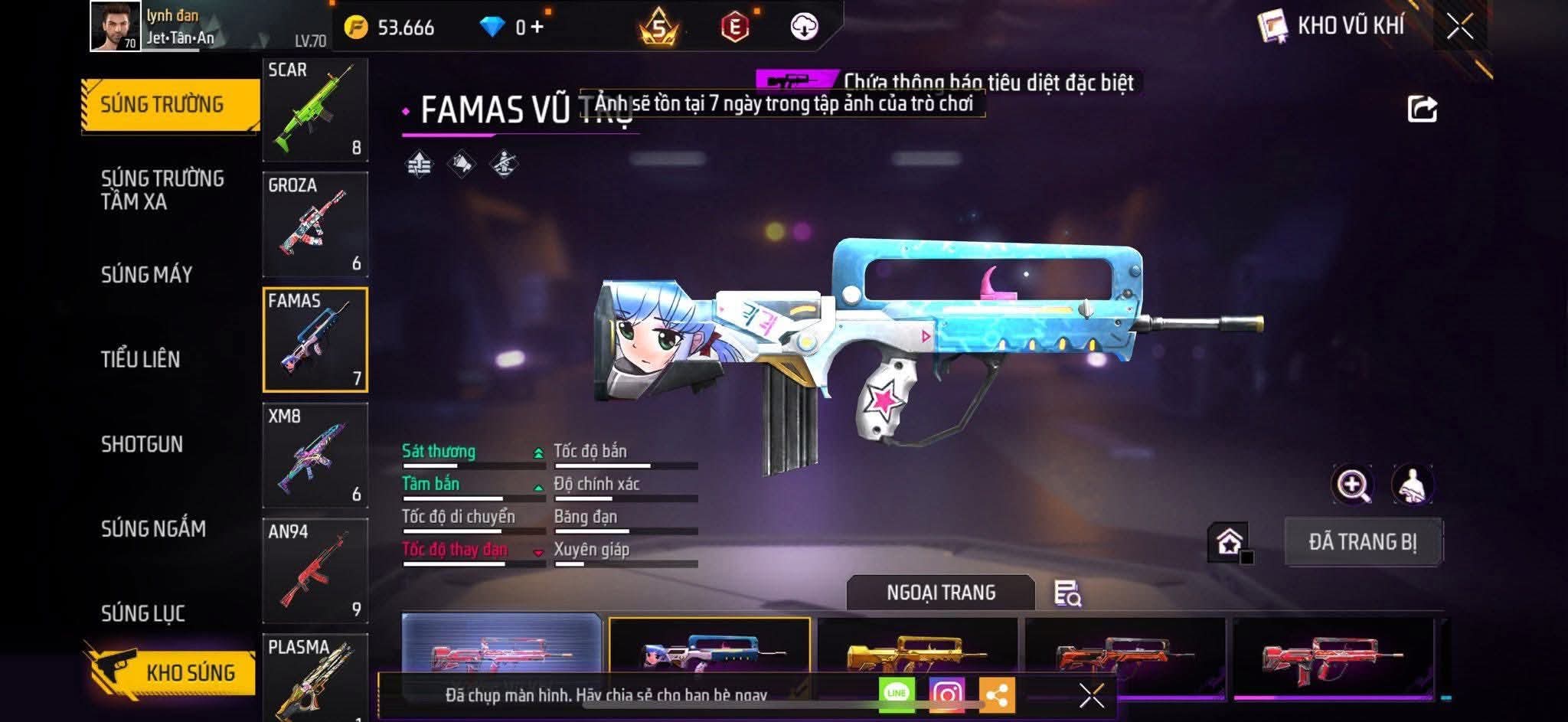Zoom in with the magnifier icon
Viewport: 1568px width, 722px height.
[x=1353, y=485]
